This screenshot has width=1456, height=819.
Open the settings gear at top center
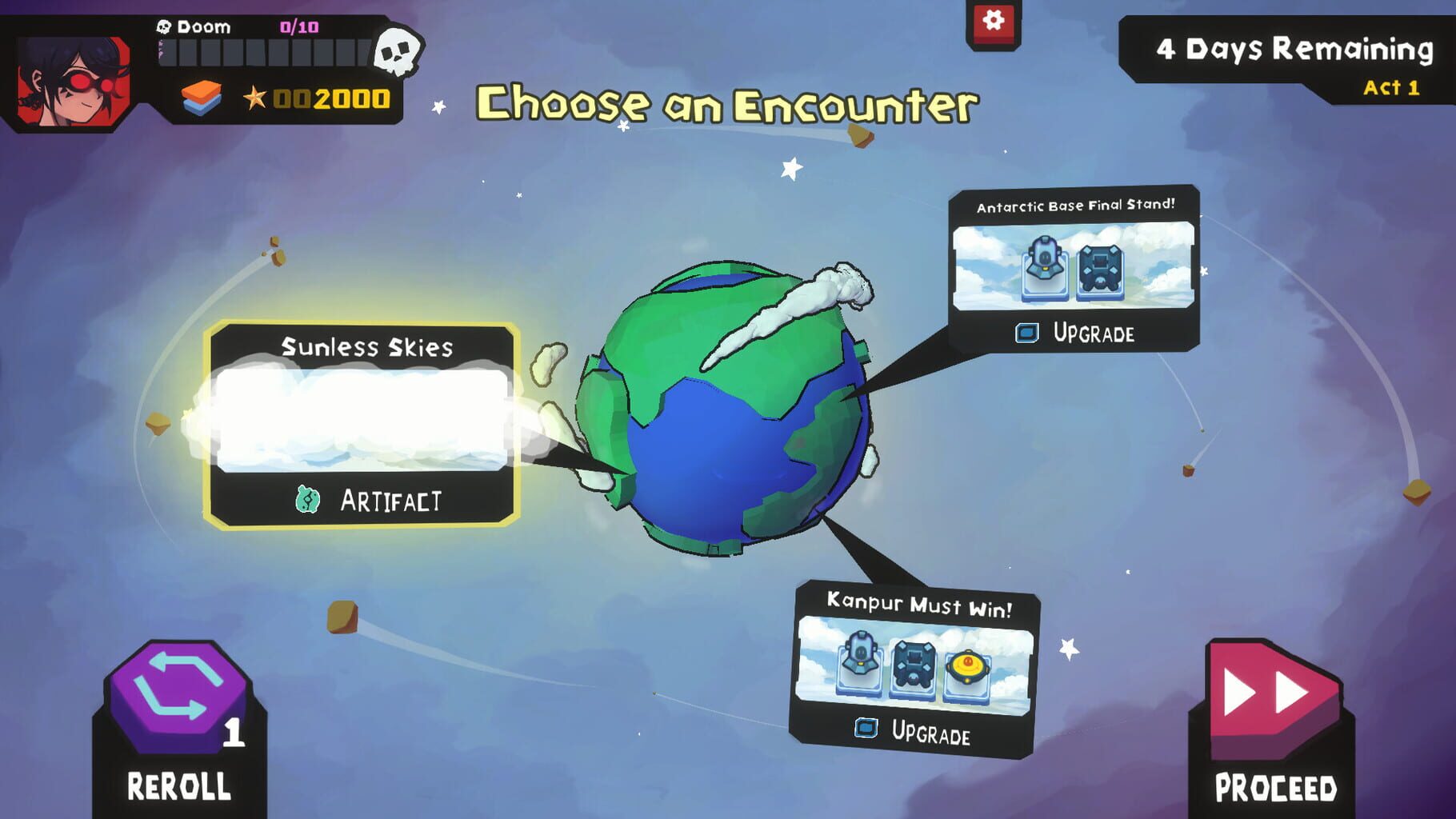pyautogui.click(x=992, y=23)
